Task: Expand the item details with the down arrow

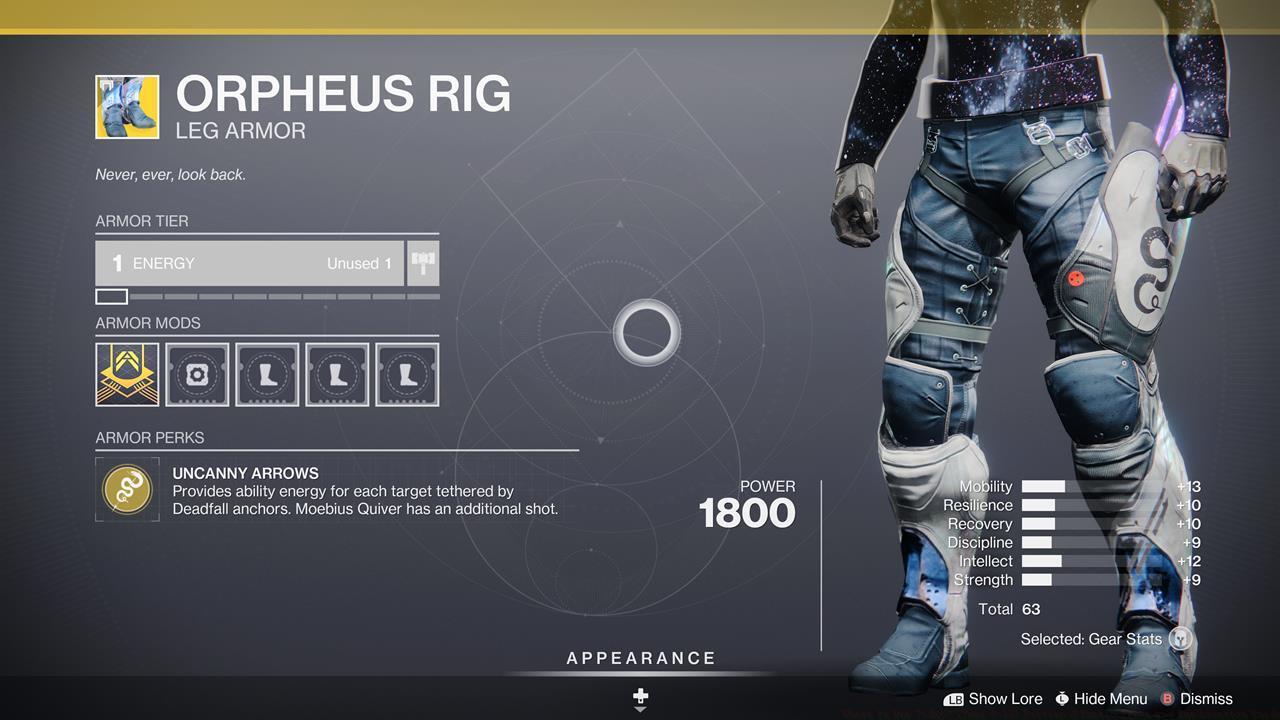Action: pos(640,708)
